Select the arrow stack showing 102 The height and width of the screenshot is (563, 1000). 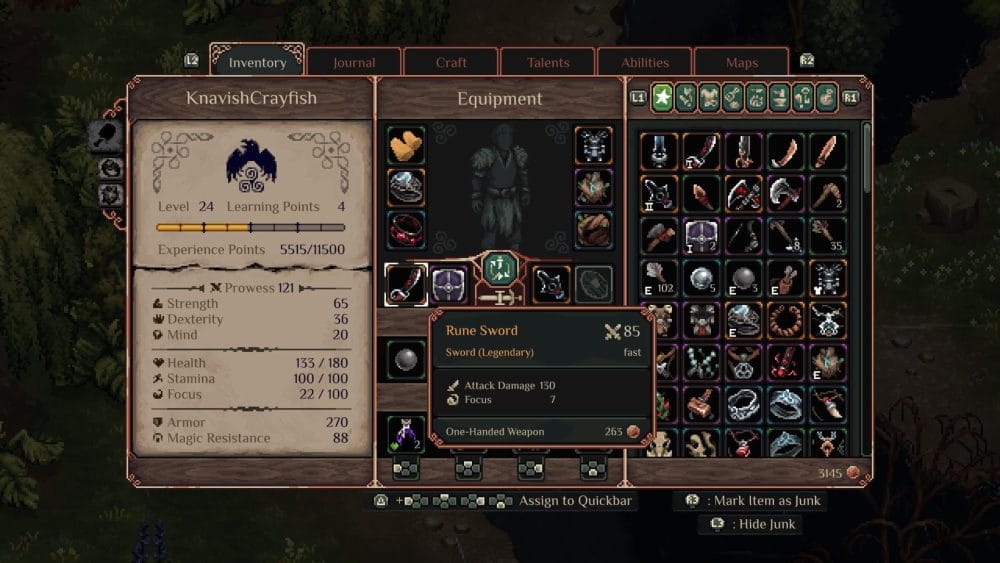point(658,278)
